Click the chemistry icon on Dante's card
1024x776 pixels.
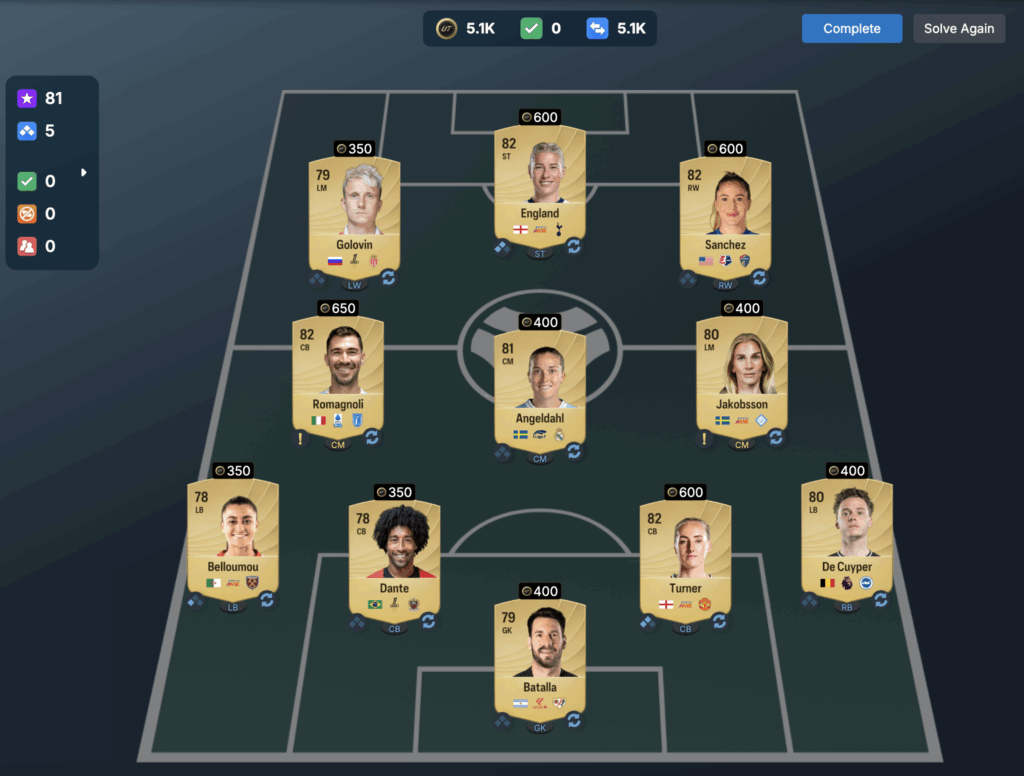click(357, 621)
